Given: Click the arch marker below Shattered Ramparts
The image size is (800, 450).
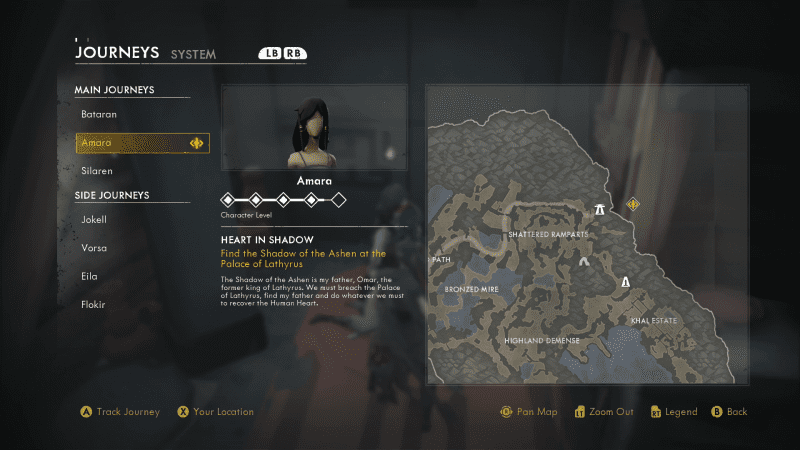Looking at the screenshot, I should click(x=584, y=261).
